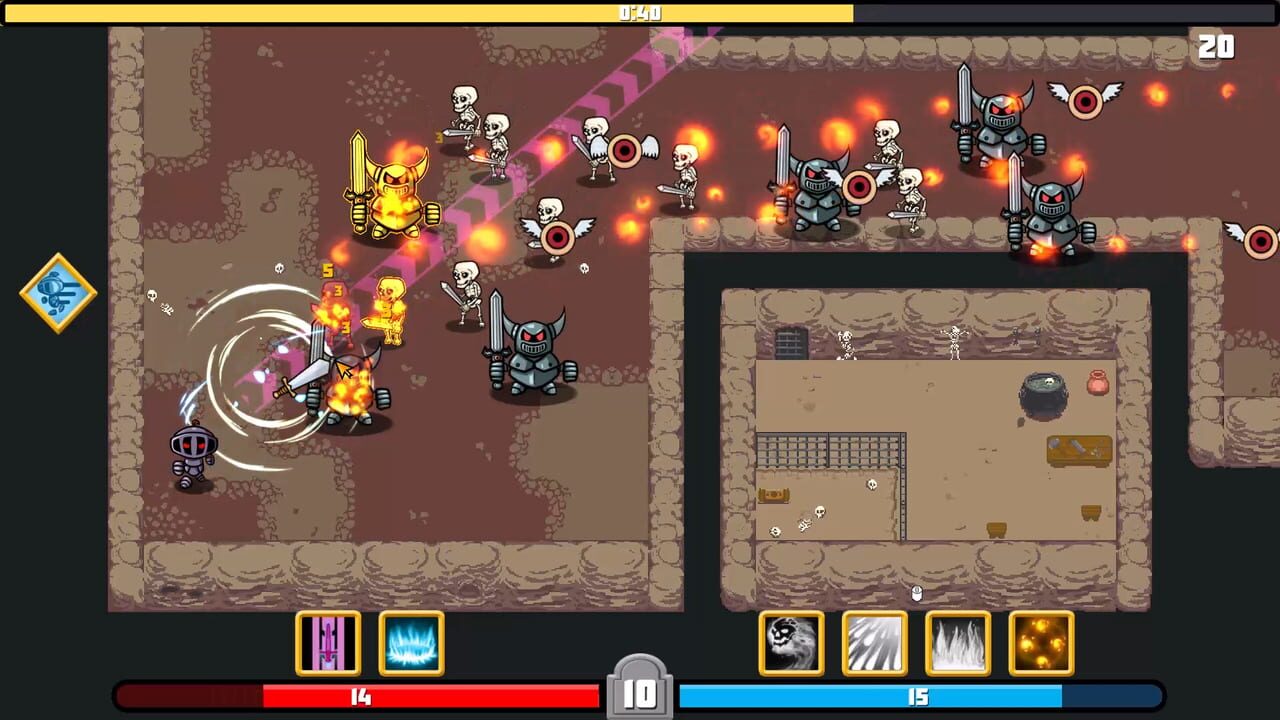Select the dark skull ability icon
The height and width of the screenshot is (720, 1280).
(791, 643)
